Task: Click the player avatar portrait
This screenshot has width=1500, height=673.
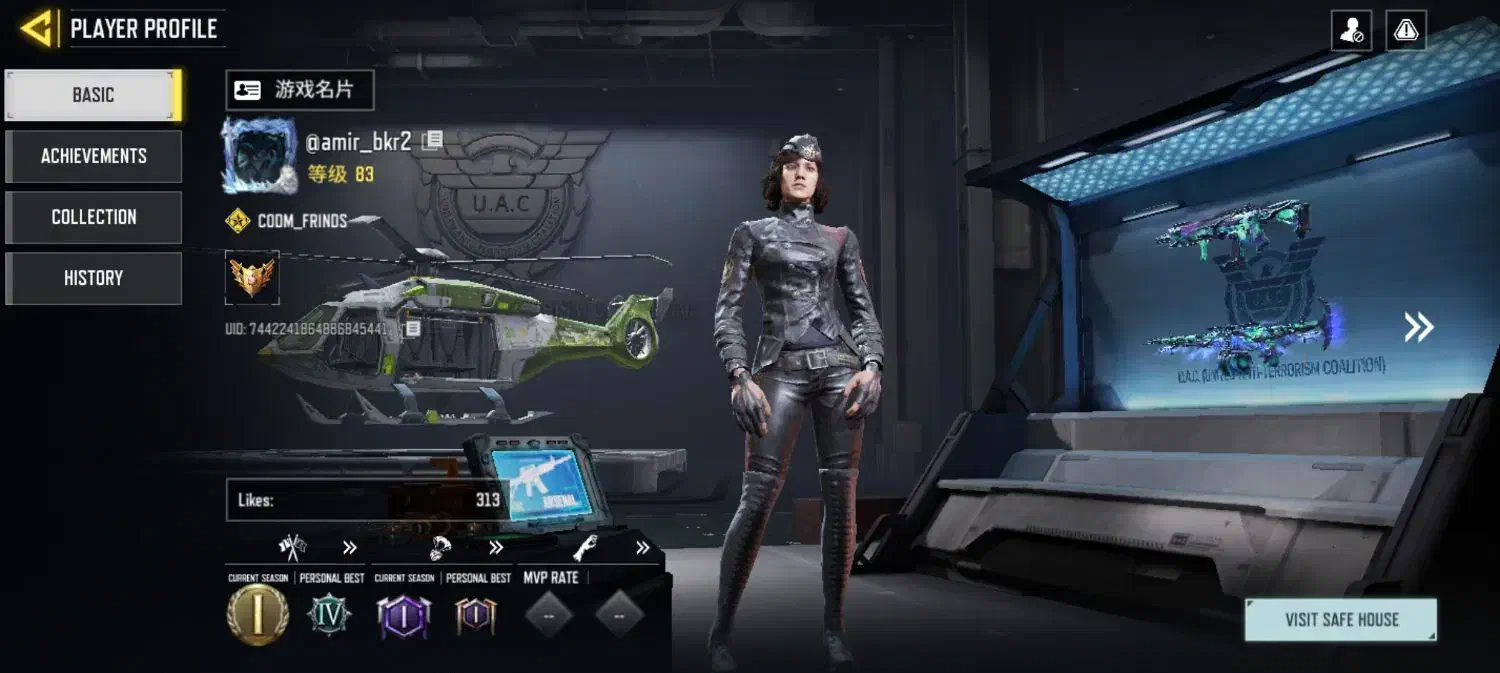Action: click(x=259, y=156)
